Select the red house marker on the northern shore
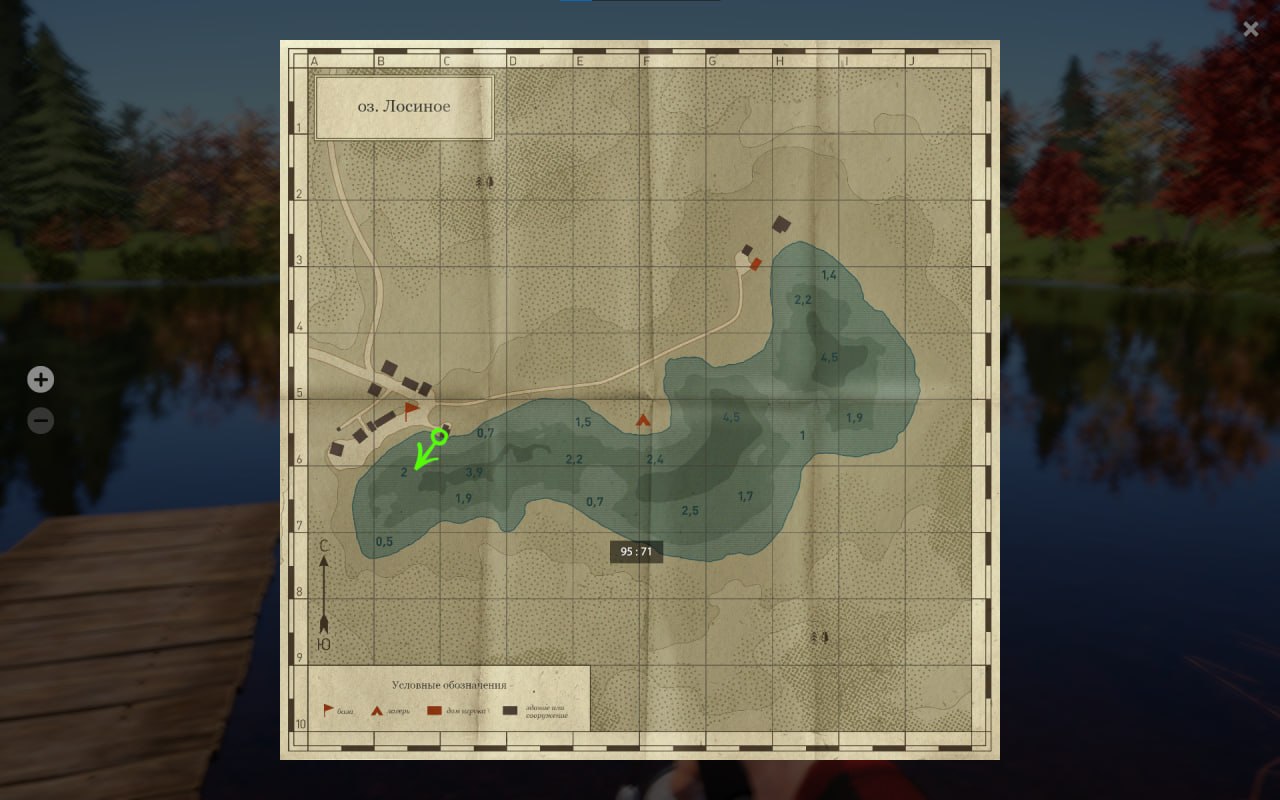This screenshot has height=800, width=1280. 757,262
